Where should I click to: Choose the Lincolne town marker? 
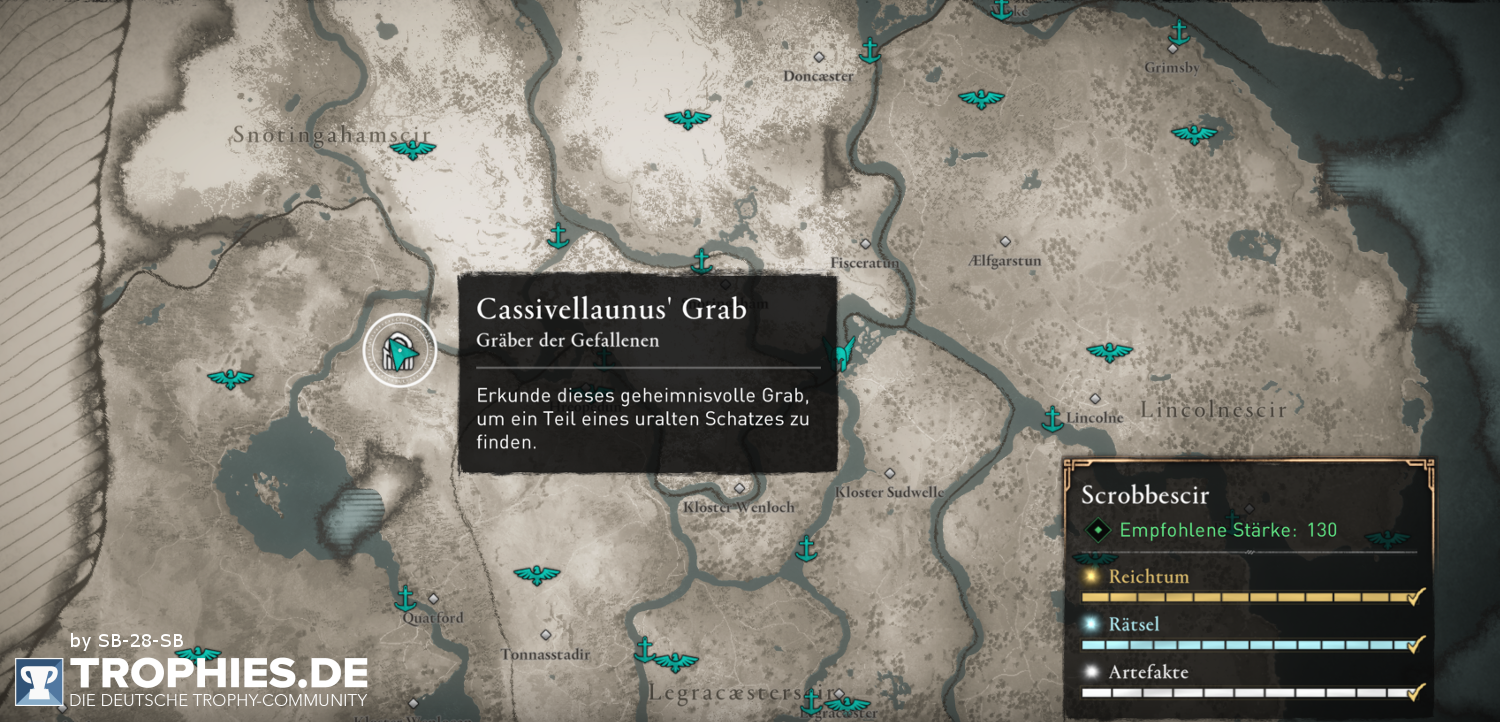coord(1095,398)
